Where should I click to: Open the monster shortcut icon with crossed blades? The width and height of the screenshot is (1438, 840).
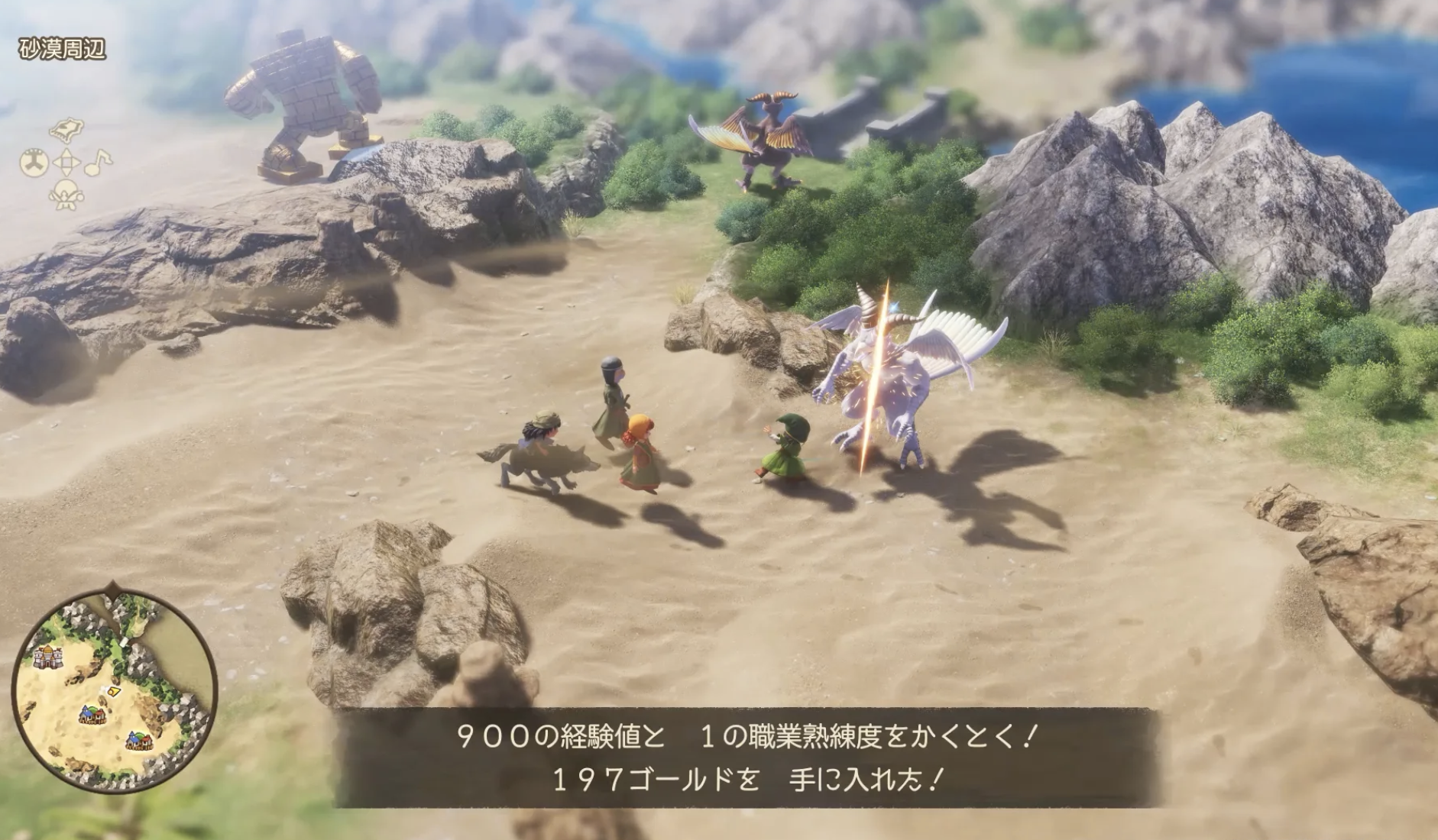tap(66, 196)
